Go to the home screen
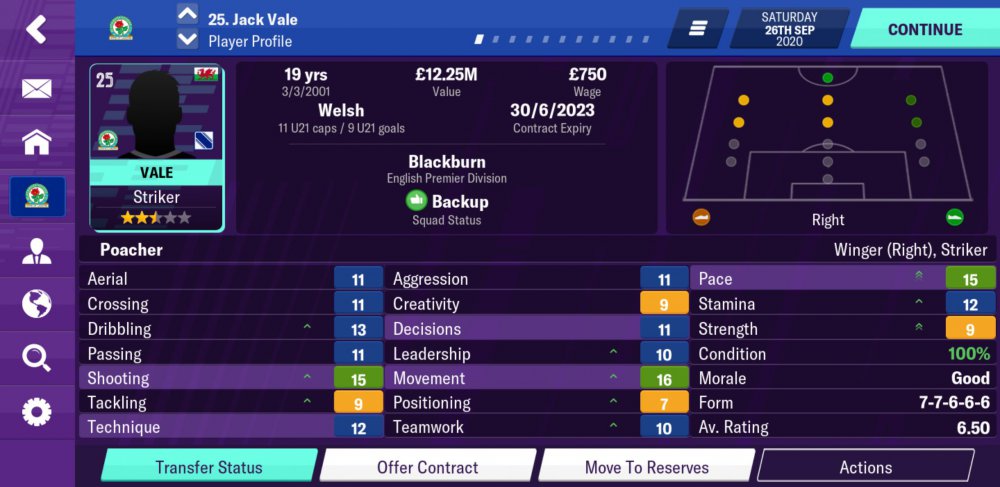The image size is (1000, 487). 36,142
